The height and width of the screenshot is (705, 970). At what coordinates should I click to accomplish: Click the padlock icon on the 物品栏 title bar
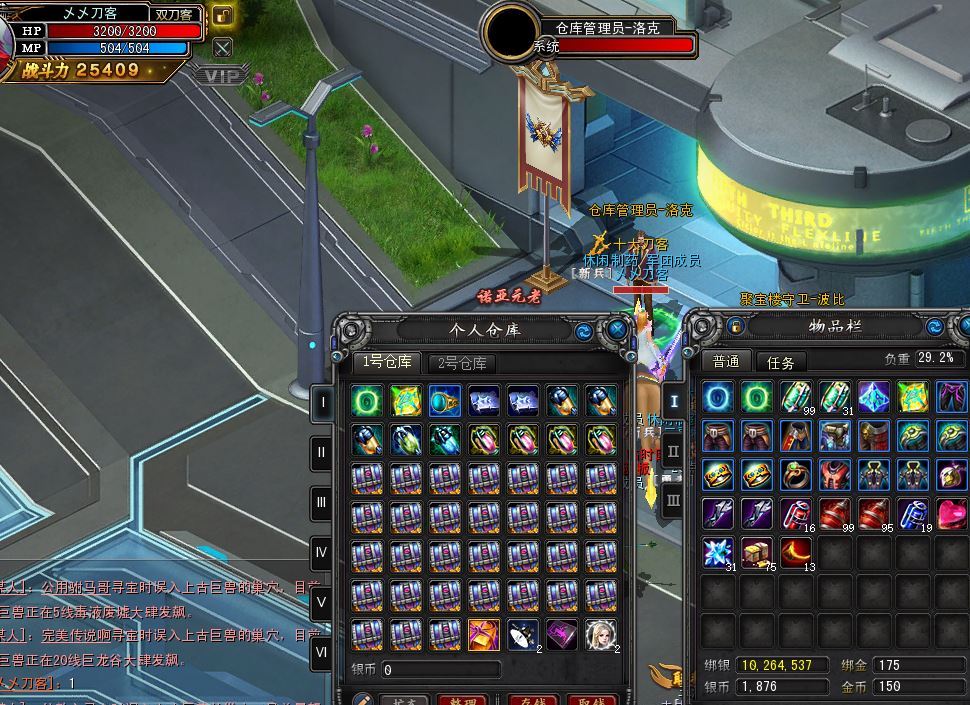(736, 326)
